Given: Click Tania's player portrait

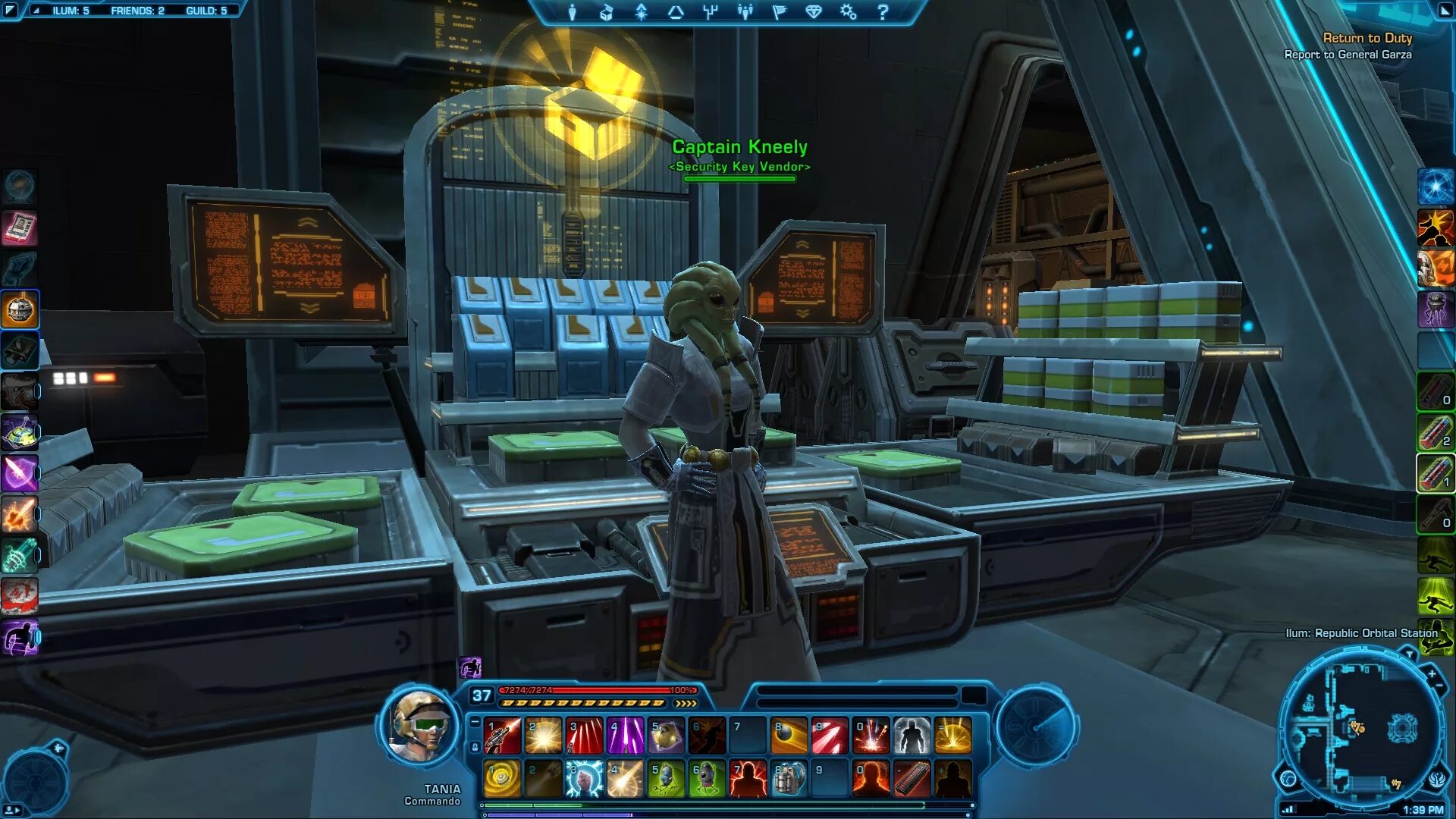Looking at the screenshot, I should pyautogui.click(x=419, y=728).
